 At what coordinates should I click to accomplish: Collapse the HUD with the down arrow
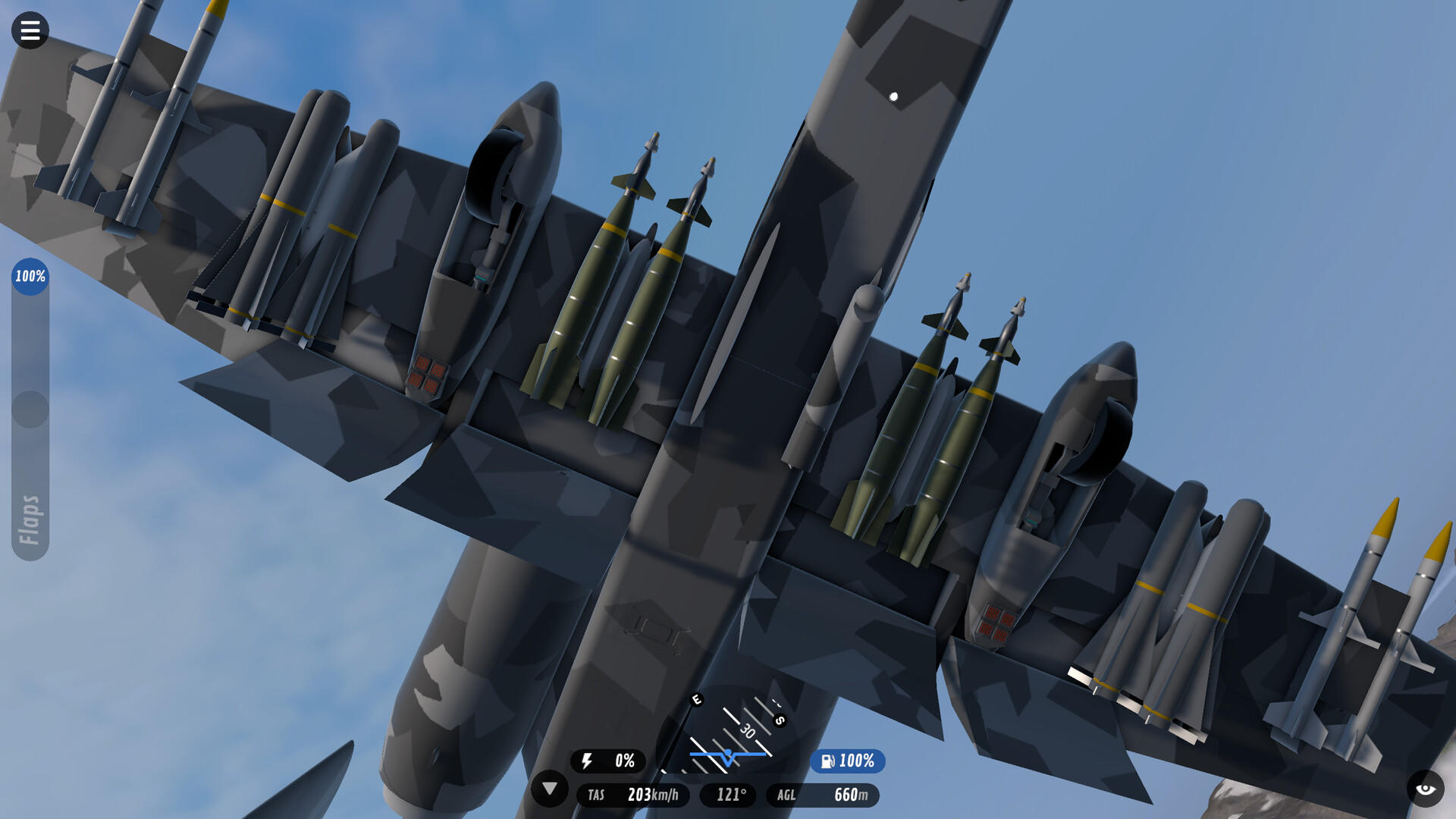[551, 790]
